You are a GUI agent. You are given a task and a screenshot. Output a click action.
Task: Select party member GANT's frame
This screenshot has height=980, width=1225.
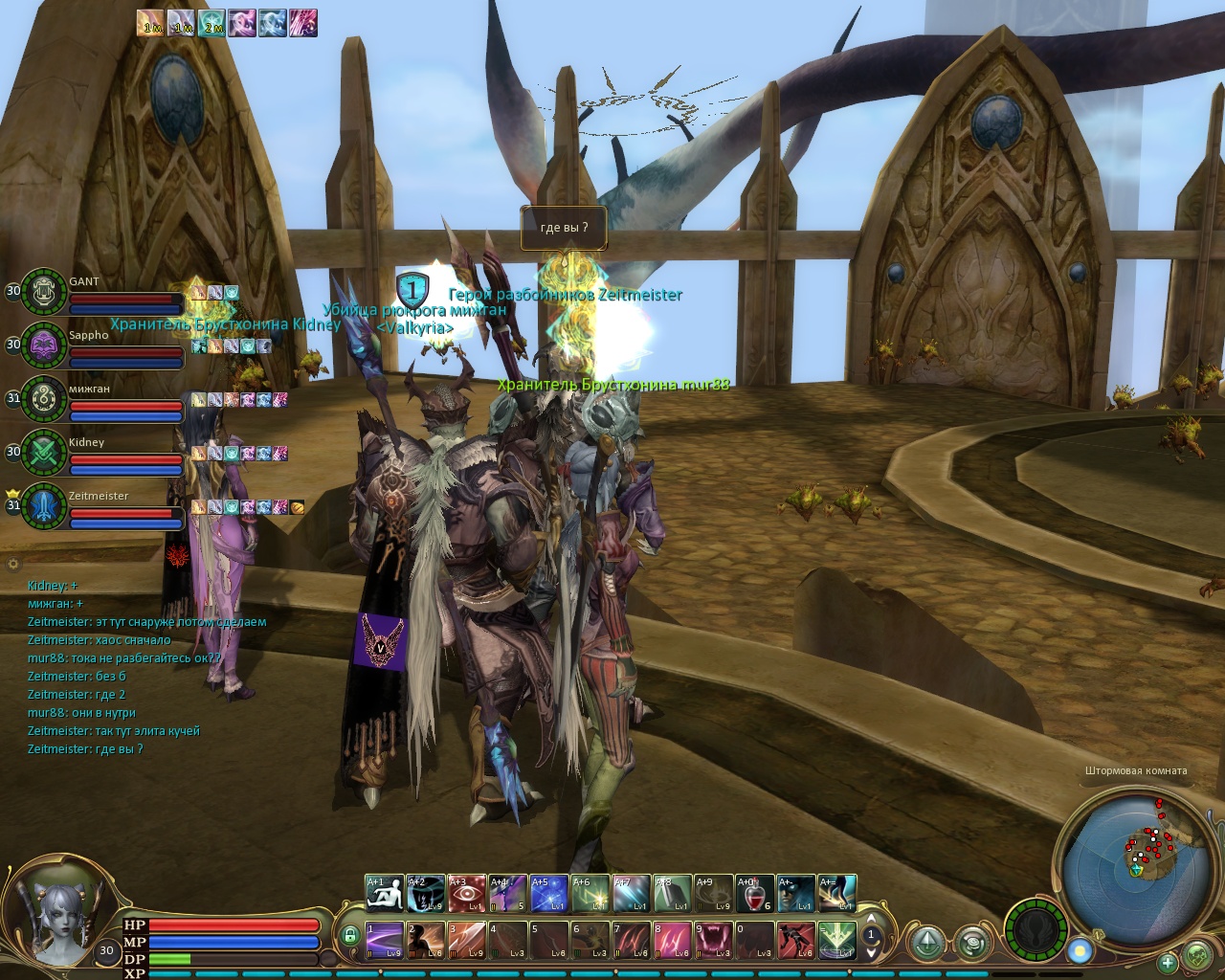point(44,292)
